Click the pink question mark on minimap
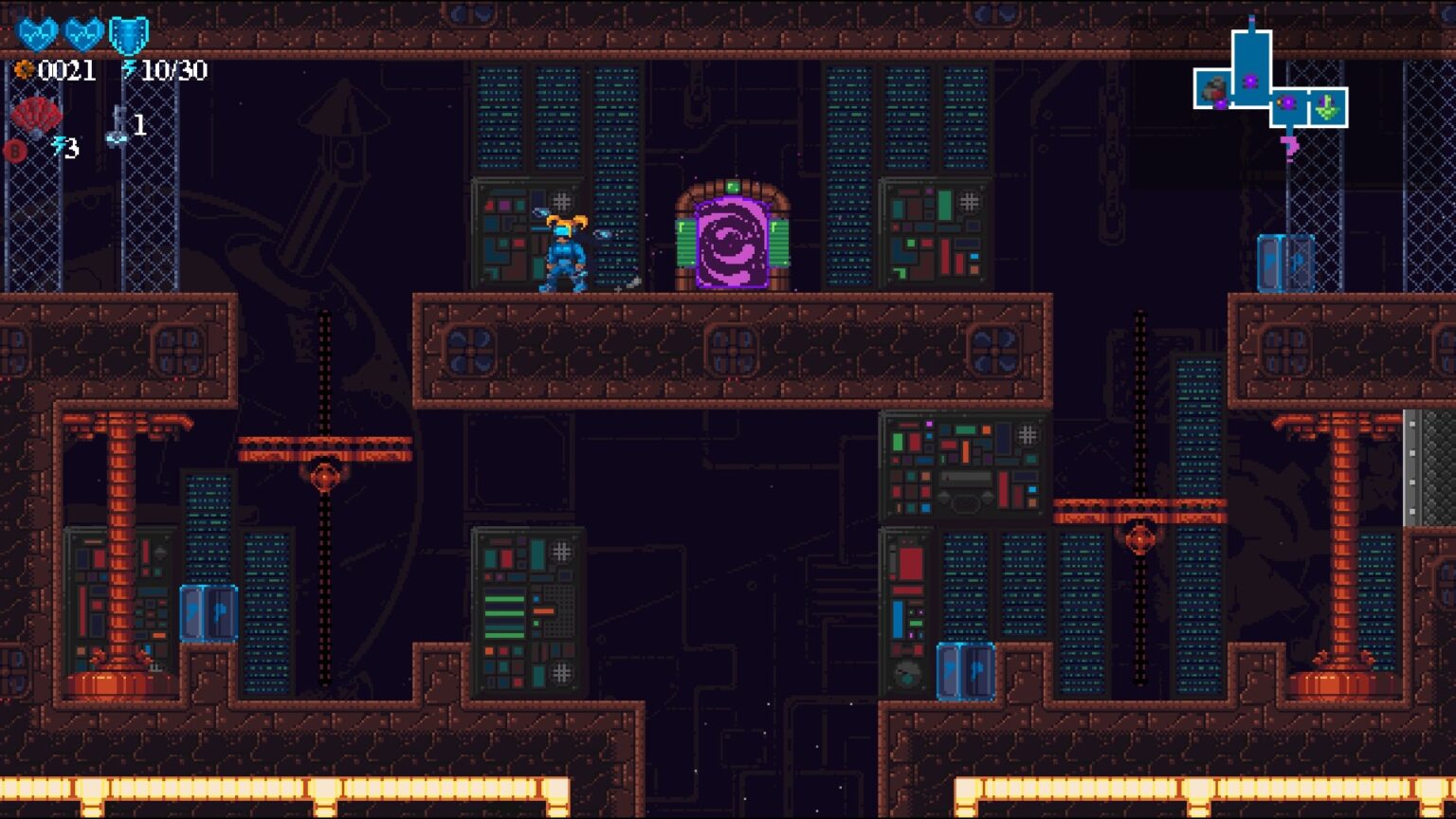This screenshot has height=819, width=1456. (1289, 146)
